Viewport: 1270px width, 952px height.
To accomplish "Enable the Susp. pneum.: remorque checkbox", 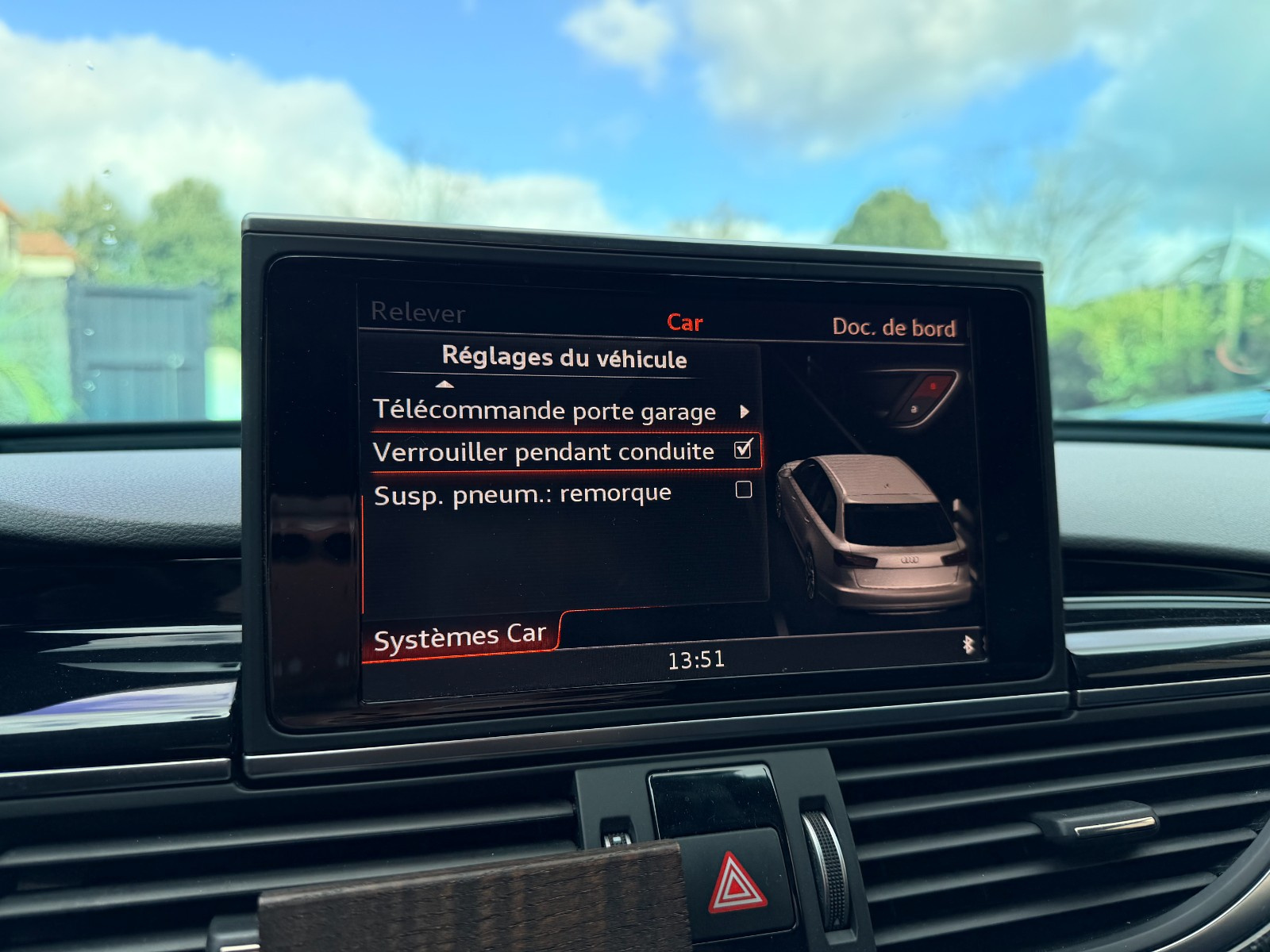I will (x=744, y=489).
